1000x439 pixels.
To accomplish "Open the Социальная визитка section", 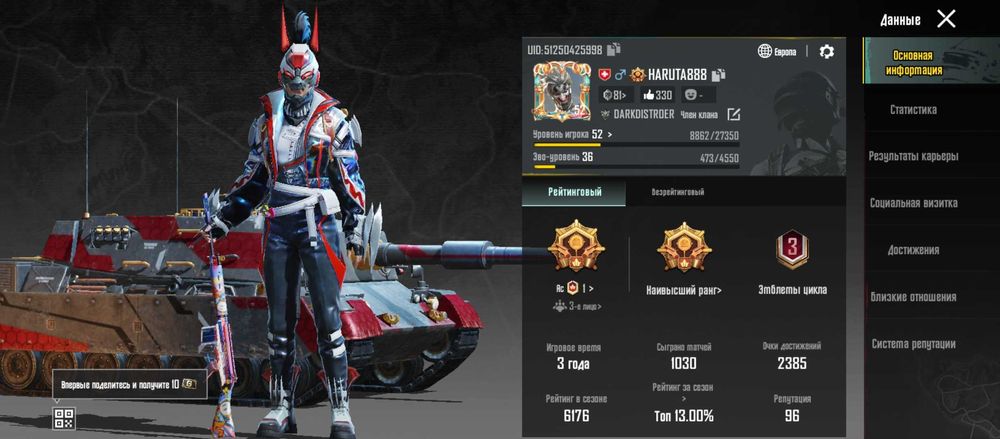I will (913, 203).
